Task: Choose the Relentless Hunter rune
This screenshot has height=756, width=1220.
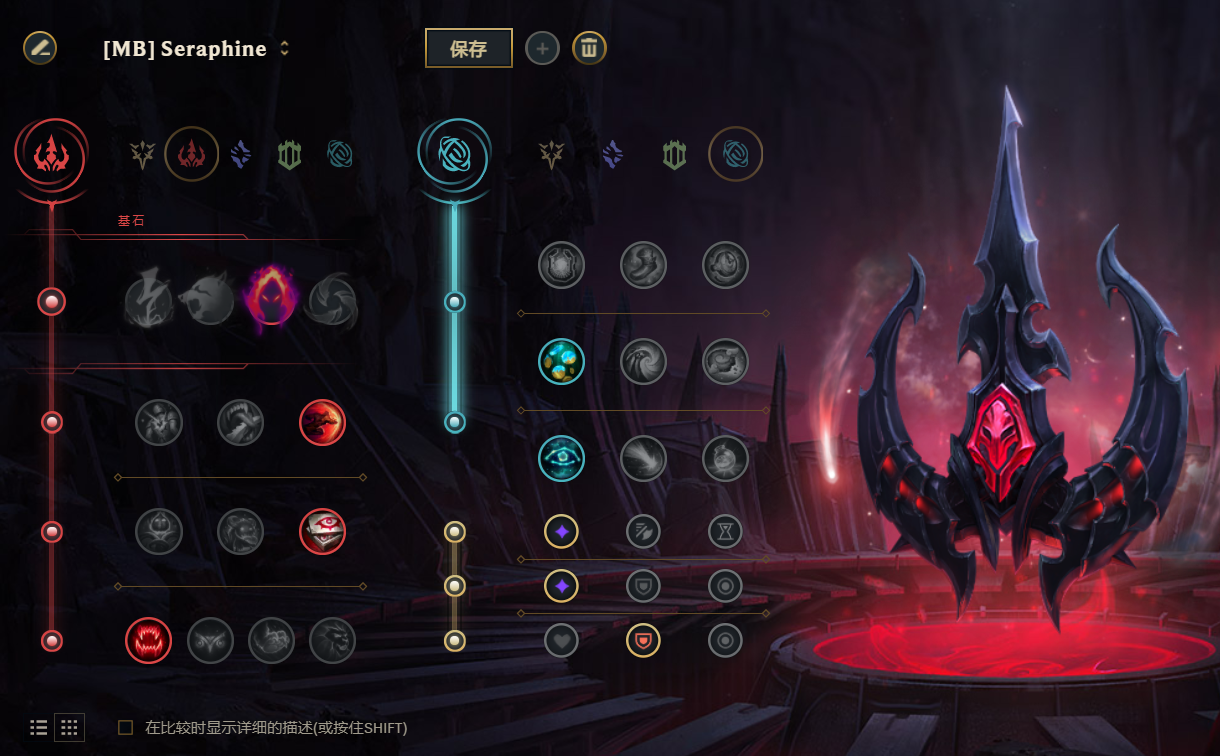Action: (x=271, y=641)
